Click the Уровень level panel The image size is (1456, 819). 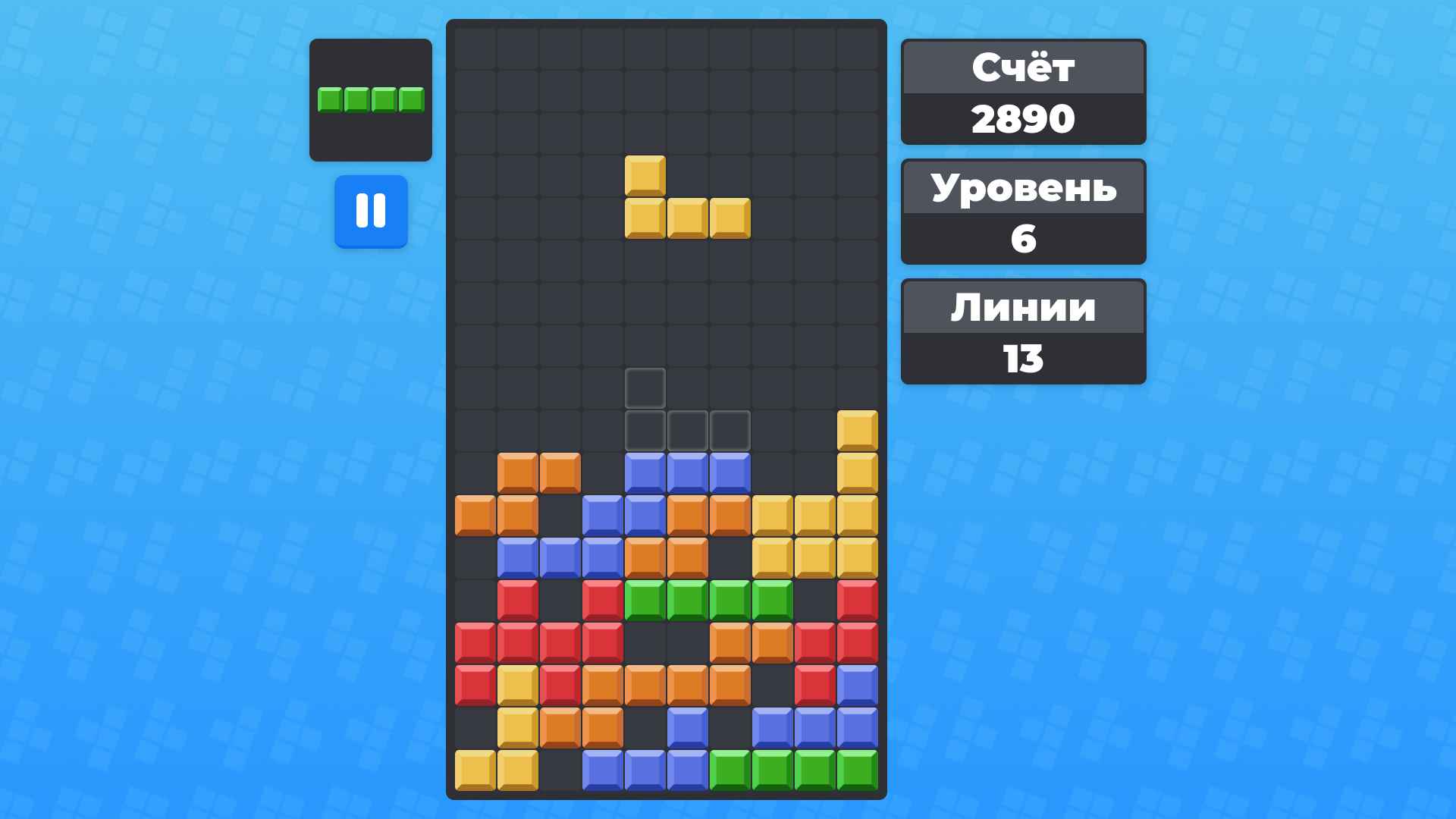[1023, 190]
